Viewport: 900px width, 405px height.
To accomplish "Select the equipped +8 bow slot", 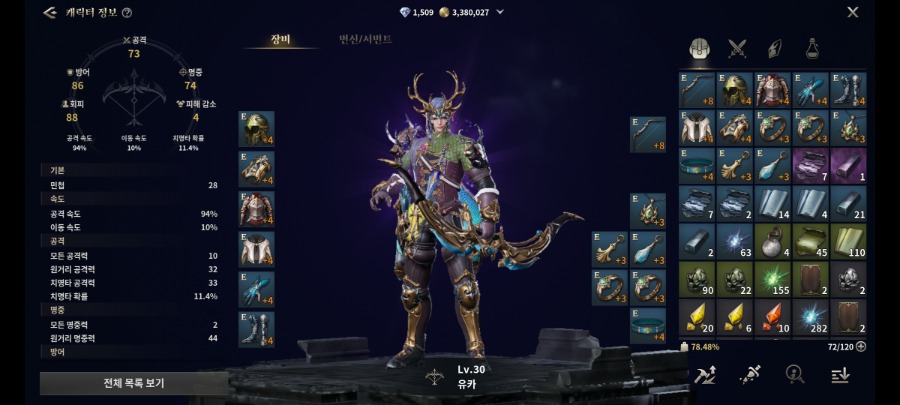I will [648, 135].
